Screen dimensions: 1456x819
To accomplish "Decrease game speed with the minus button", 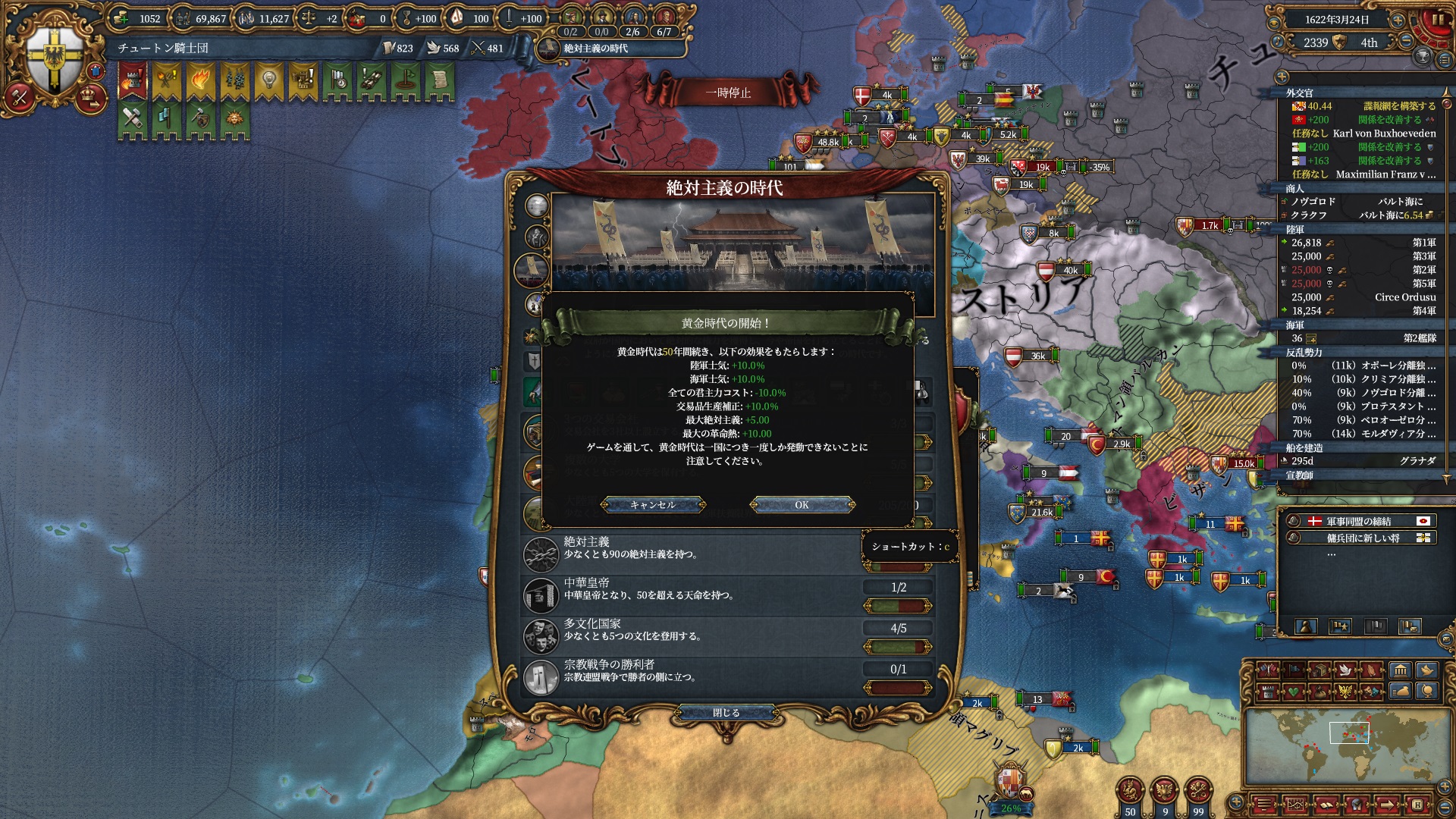I will 1405,42.
